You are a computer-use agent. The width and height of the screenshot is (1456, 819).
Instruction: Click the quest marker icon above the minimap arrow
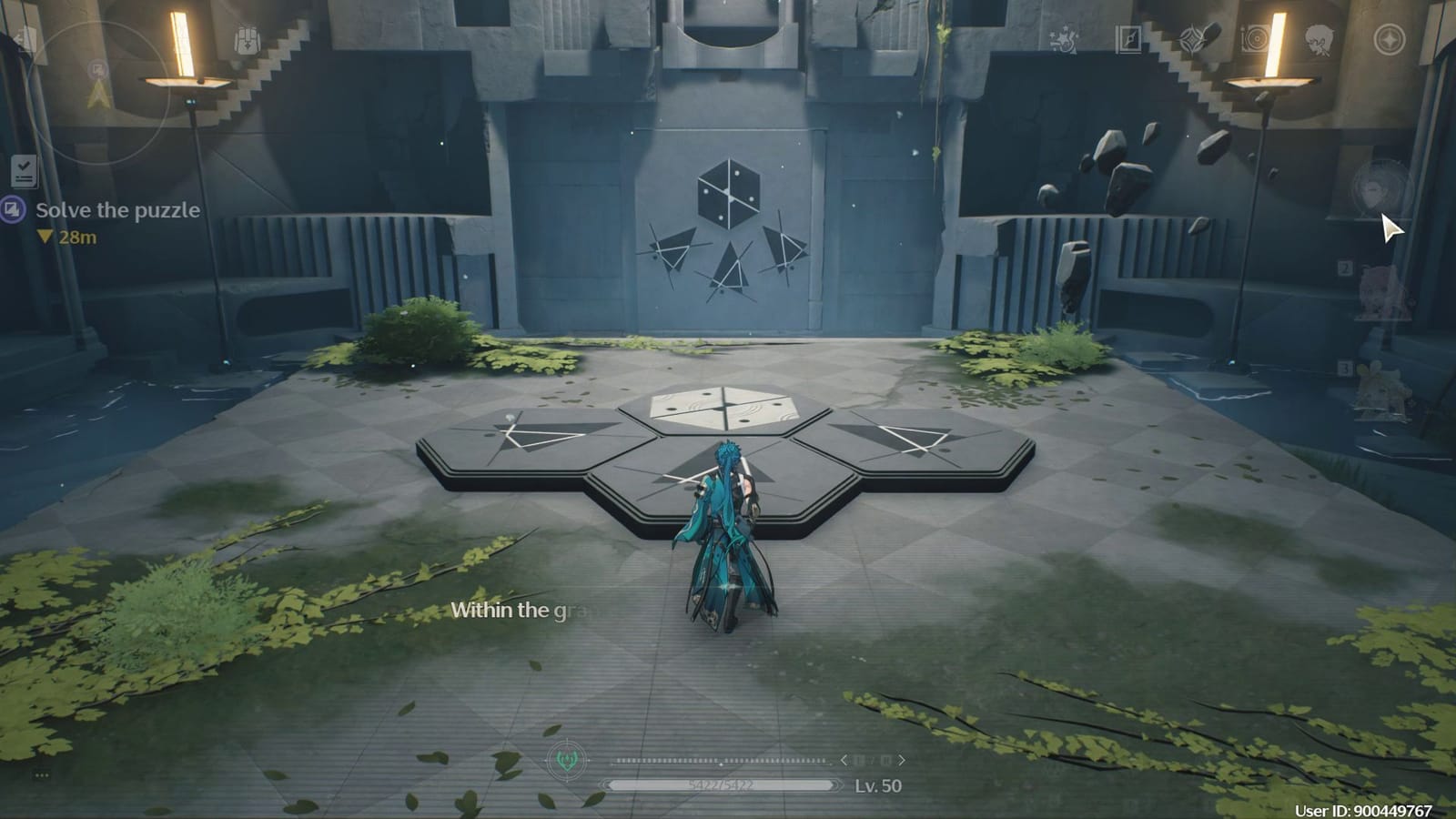(x=97, y=69)
